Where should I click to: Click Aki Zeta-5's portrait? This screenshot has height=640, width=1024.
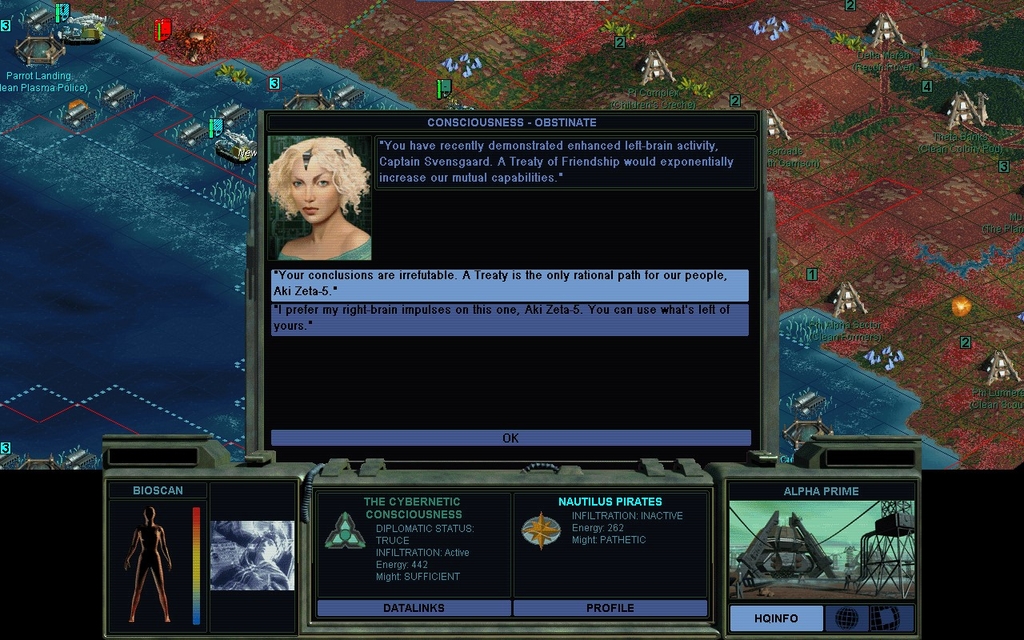pos(320,198)
